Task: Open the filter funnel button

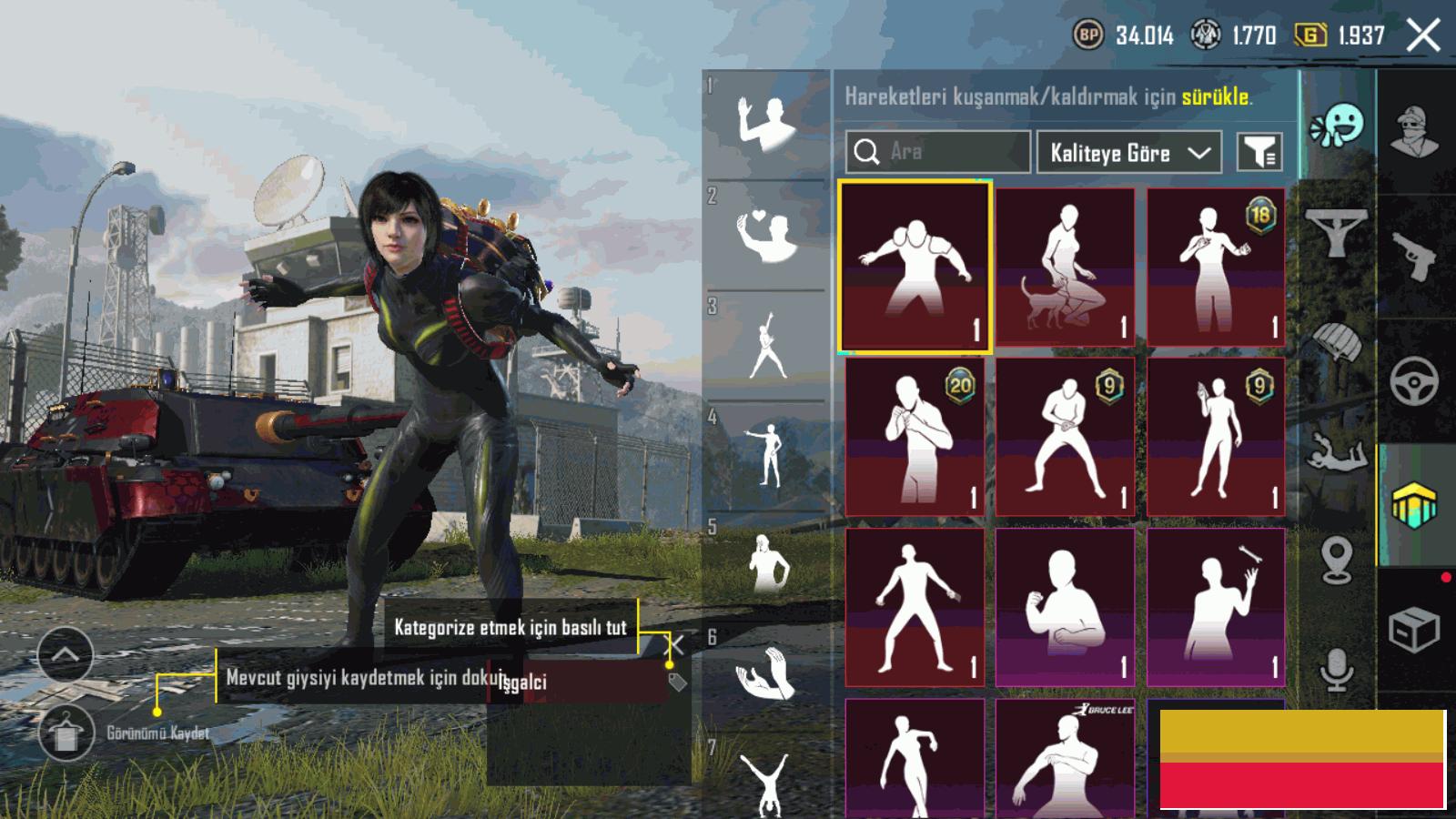Action: point(1259,152)
